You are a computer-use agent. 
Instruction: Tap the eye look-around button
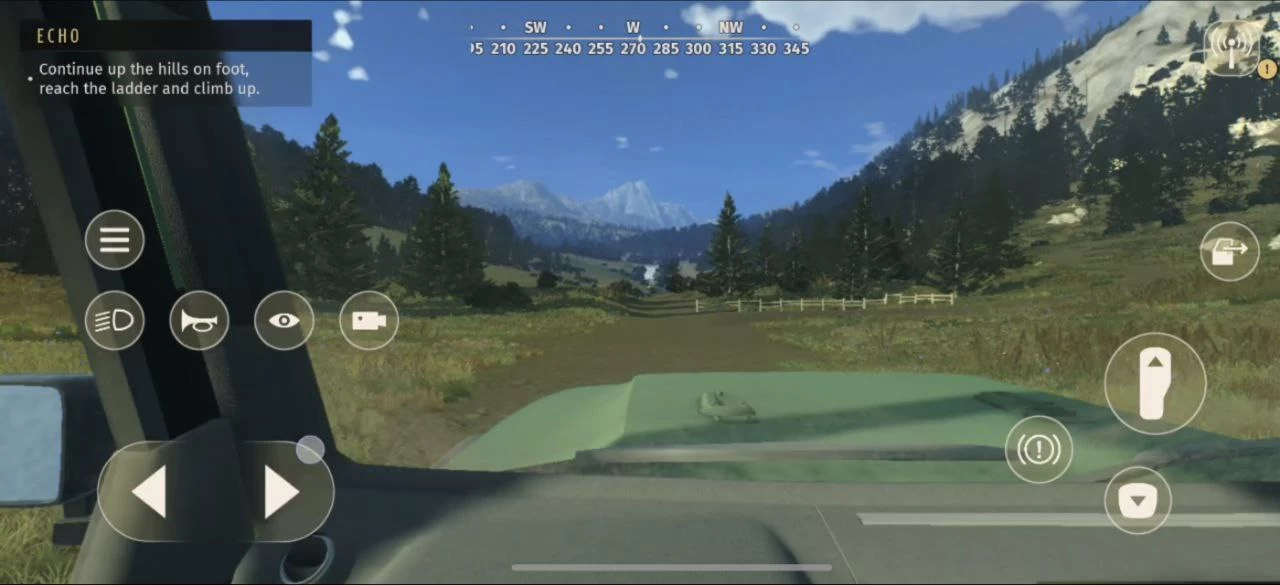point(284,321)
